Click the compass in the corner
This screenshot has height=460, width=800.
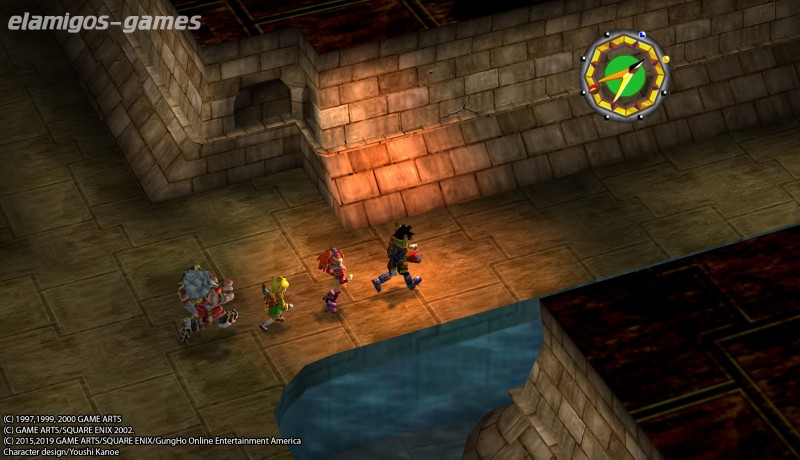point(624,75)
